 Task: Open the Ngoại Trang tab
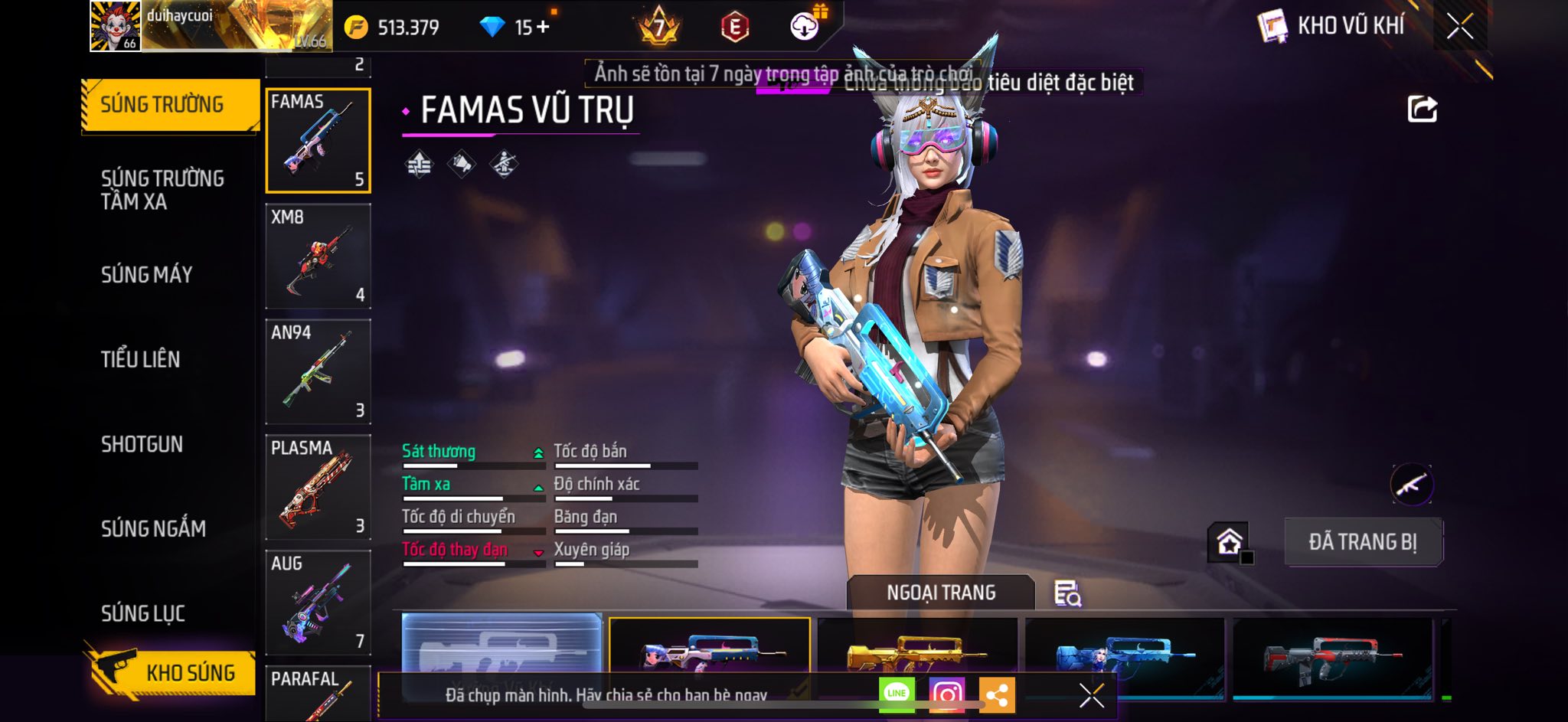tap(941, 593)
